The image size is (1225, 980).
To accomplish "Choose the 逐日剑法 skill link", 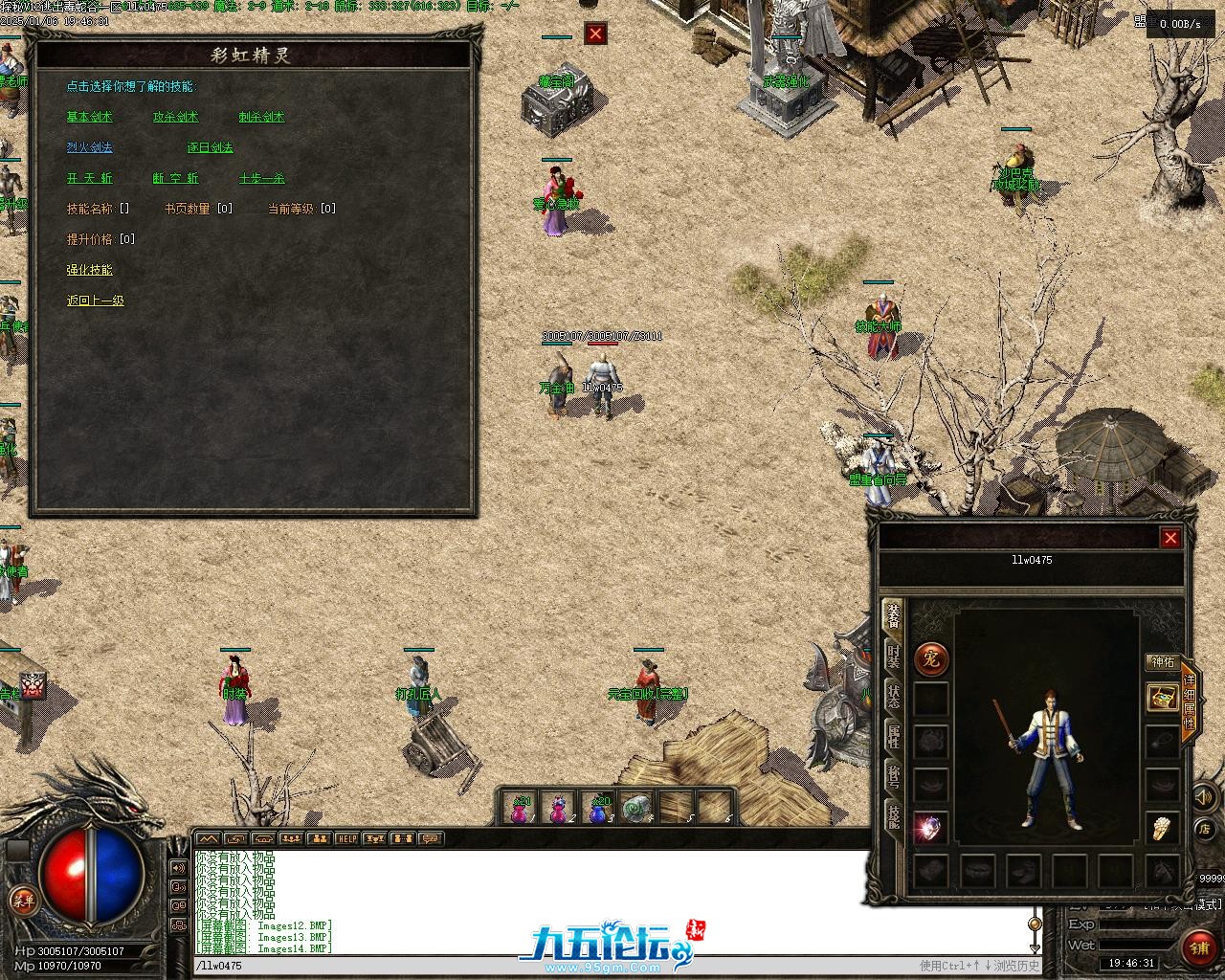I will click(210, 147).
